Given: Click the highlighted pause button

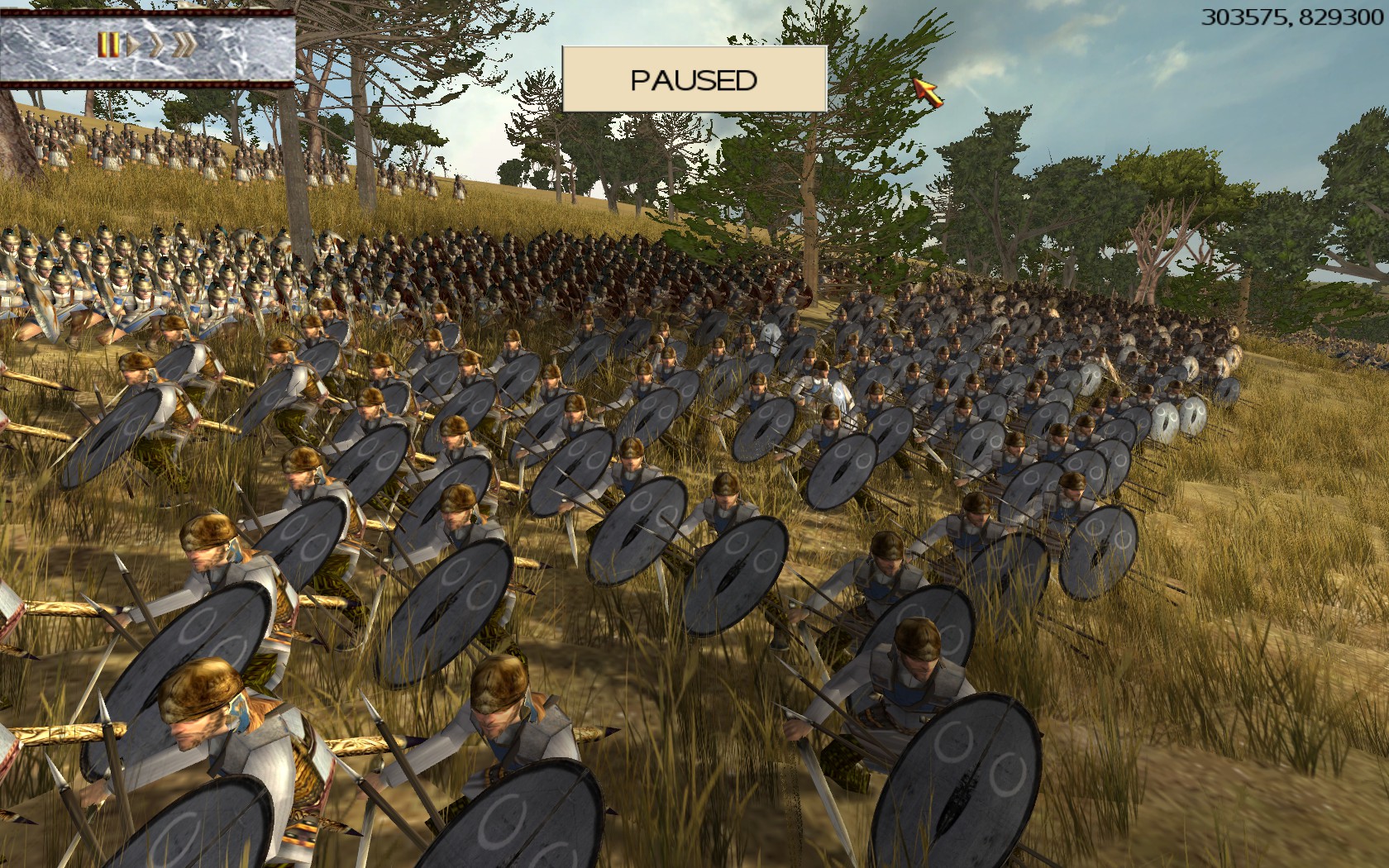Looking at the screenshot, I should click(107, 45).
